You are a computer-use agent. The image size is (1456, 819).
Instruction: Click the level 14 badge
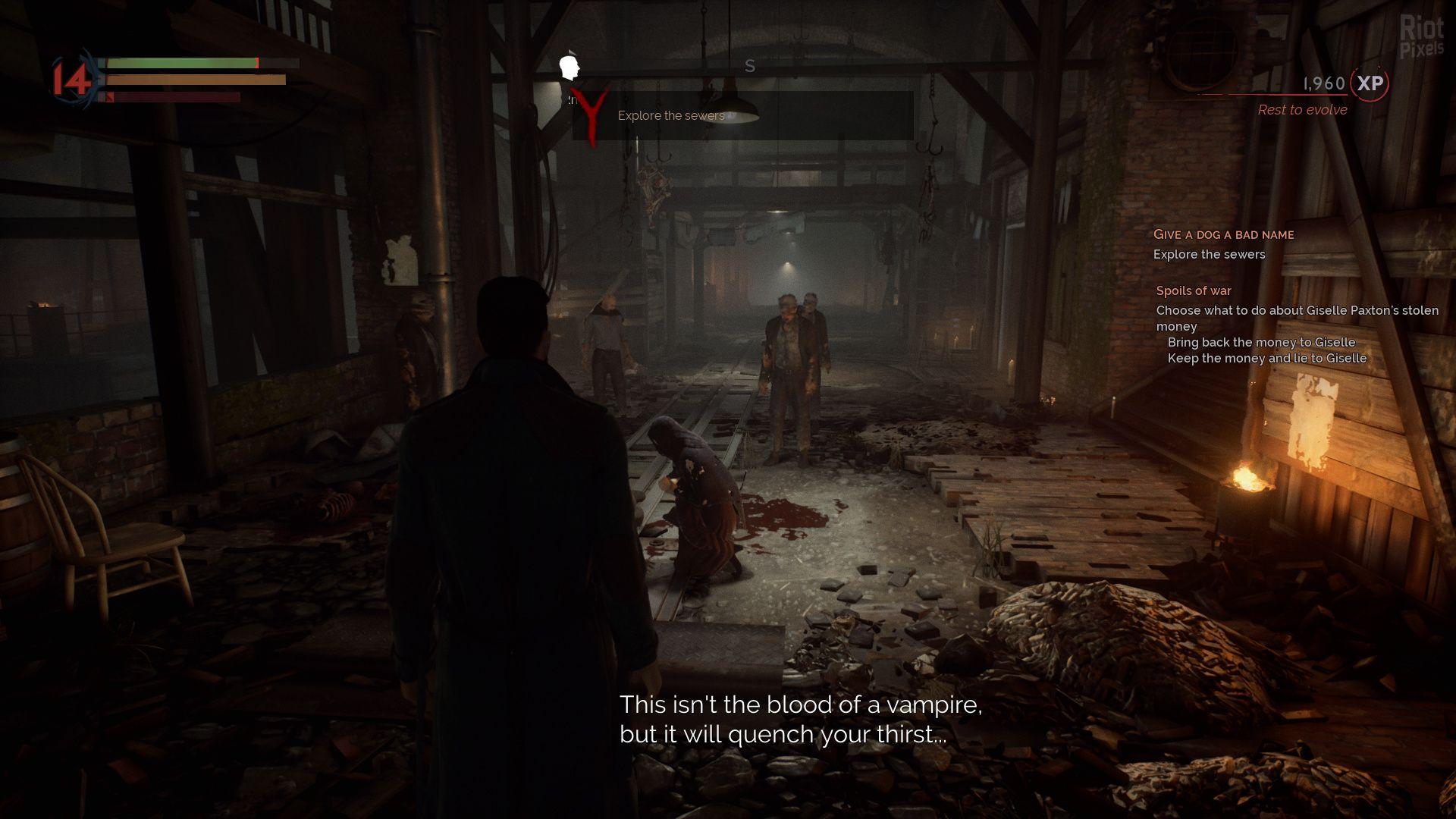72,80
